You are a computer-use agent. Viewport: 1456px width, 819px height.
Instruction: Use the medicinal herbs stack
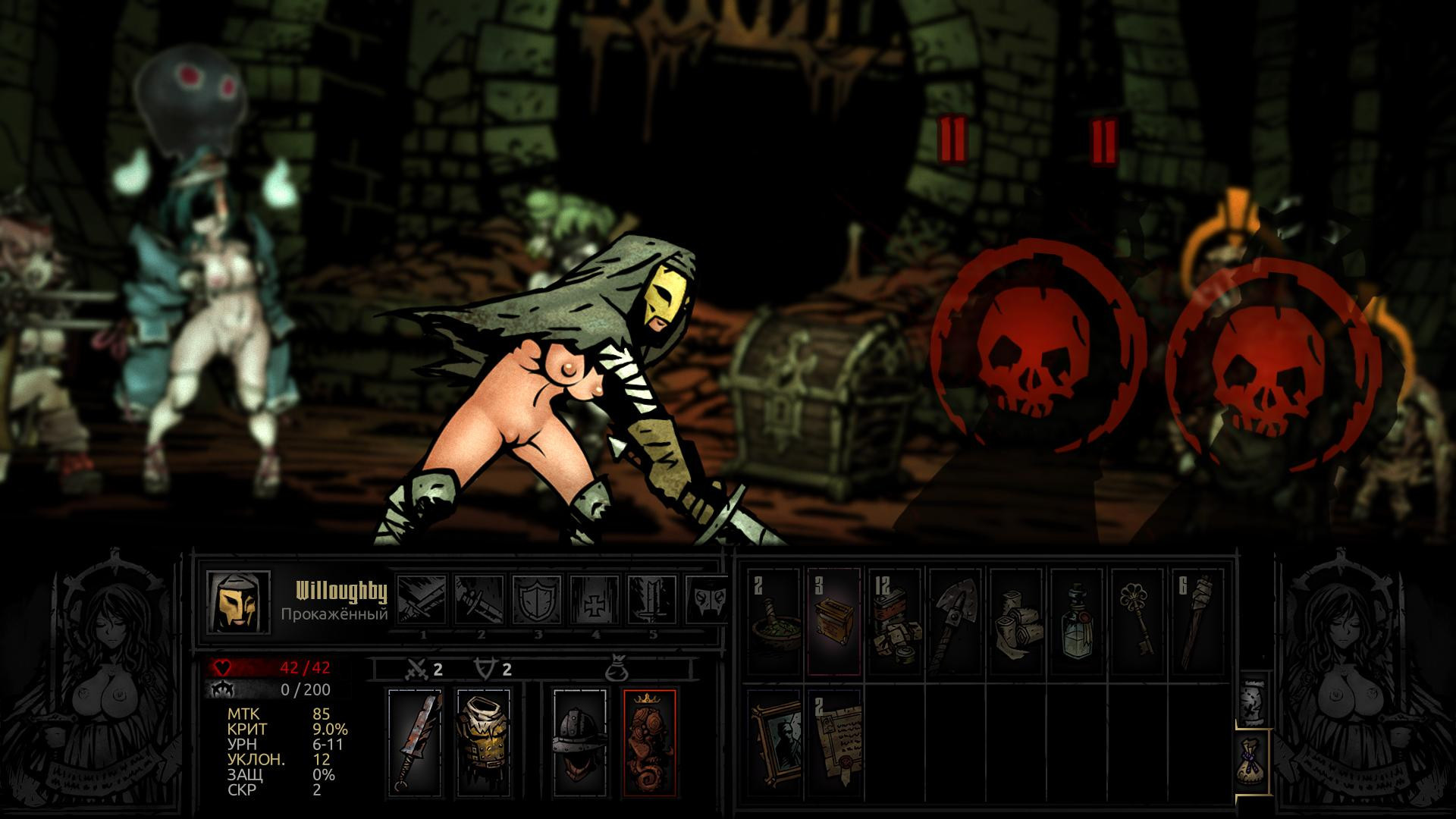tap(773, 620)
